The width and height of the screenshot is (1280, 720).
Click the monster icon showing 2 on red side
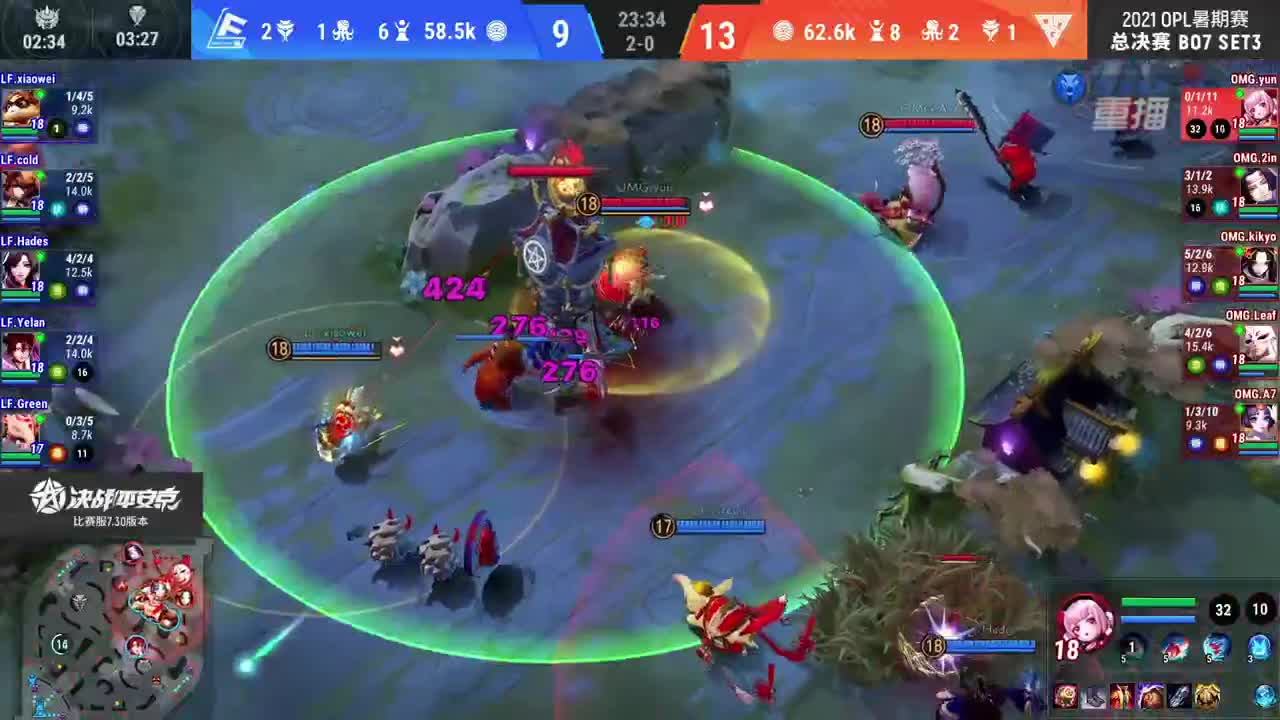tap(932, 30)
